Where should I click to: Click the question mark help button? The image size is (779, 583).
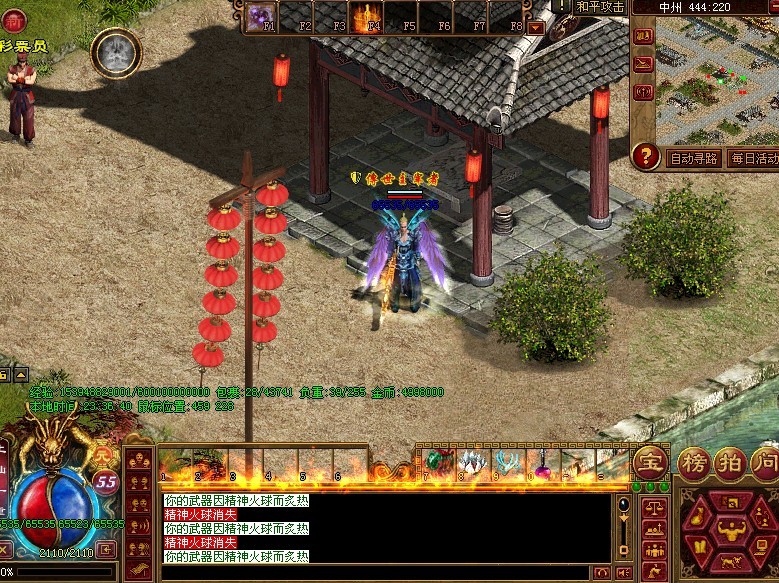coord(647,156)
